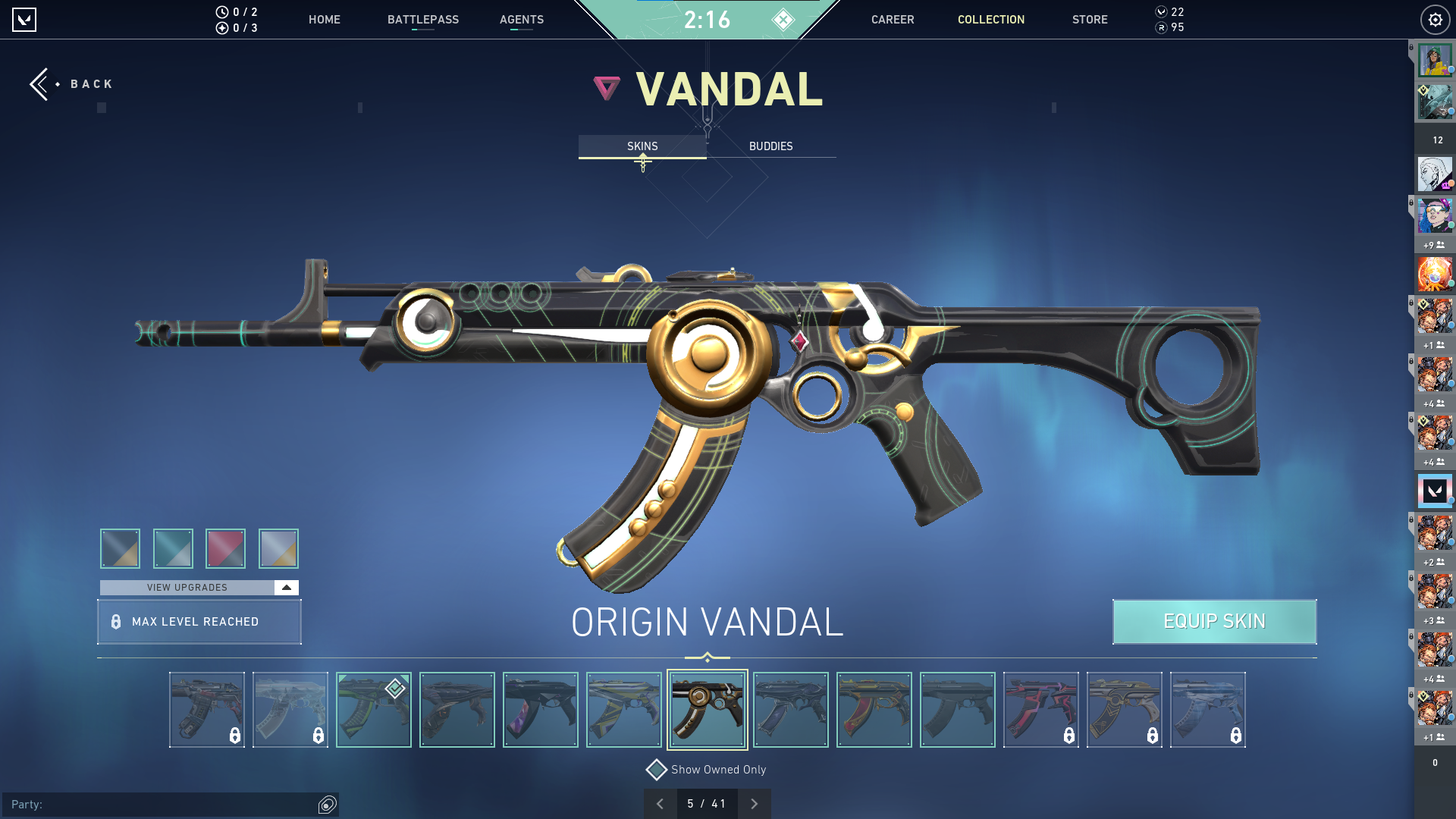The height and width of the screenshot is (819, 1456).
Task: Select the red and gold Vandal thumbnail
Action: pos(874,710)
